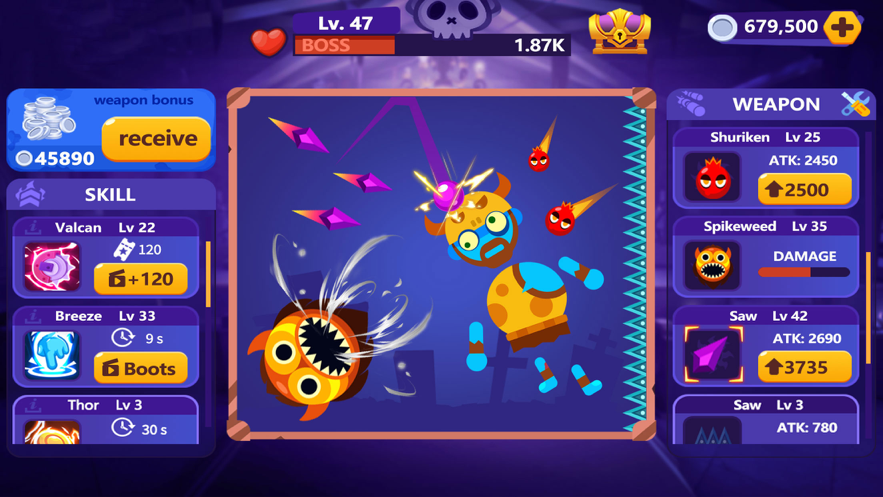Choose the Shuriken red weapon icon
The width and height of the screenshot is (883, 497).
pos(713,177)
